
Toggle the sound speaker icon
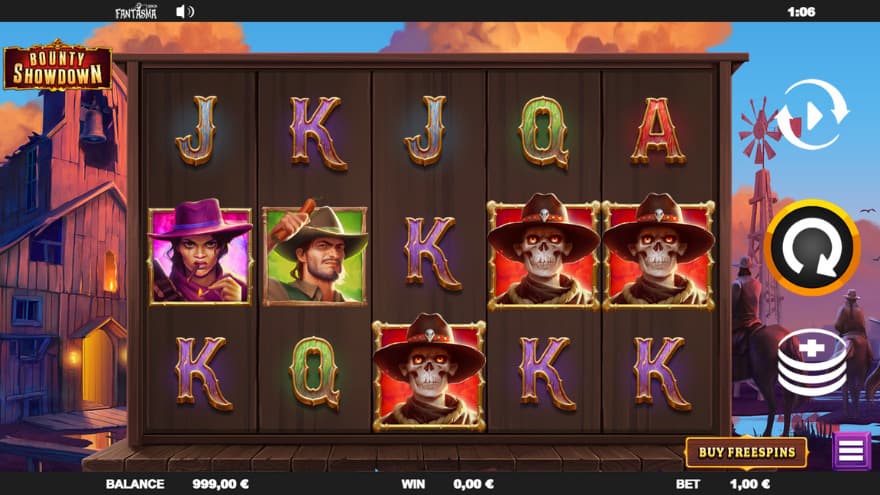click(x=185, y=12)
